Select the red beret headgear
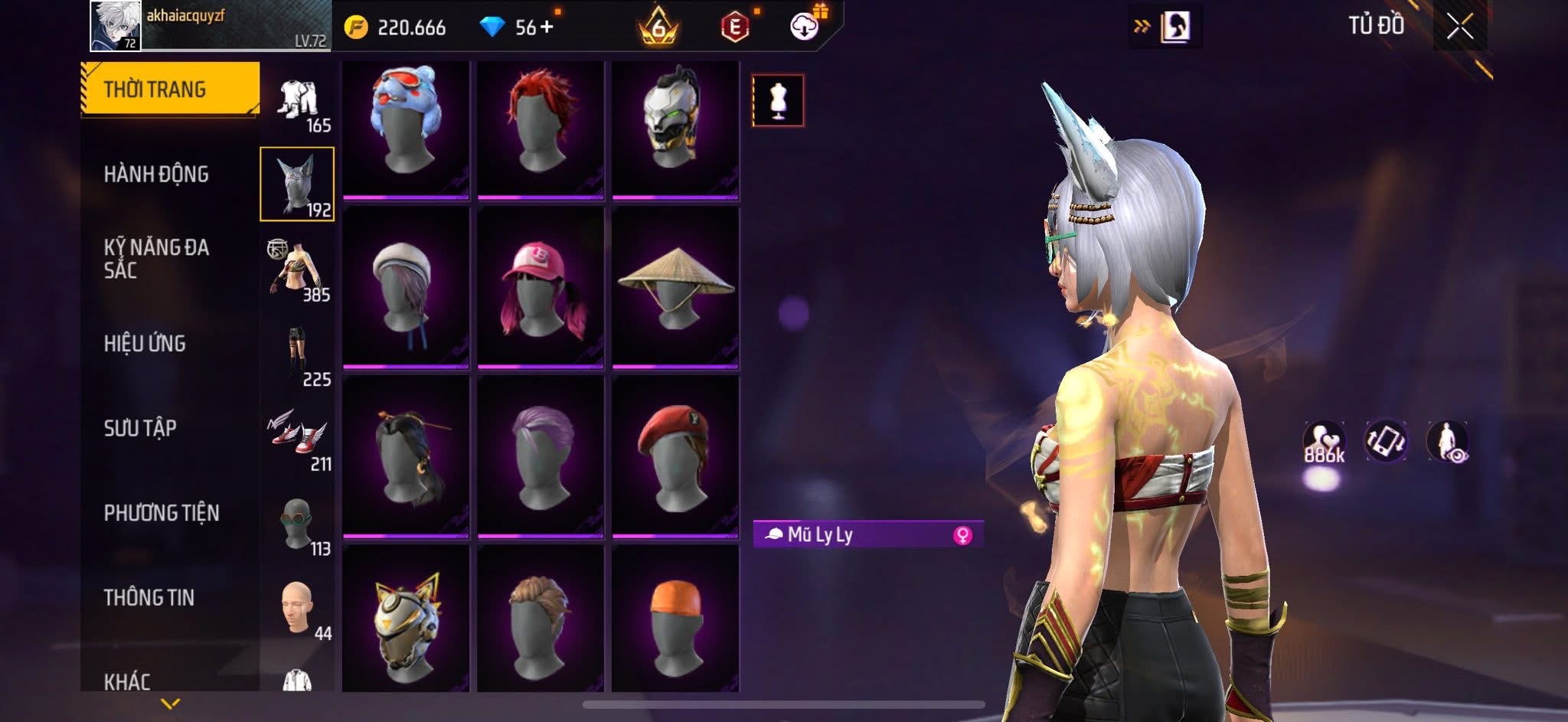 (x=675, y=456)
